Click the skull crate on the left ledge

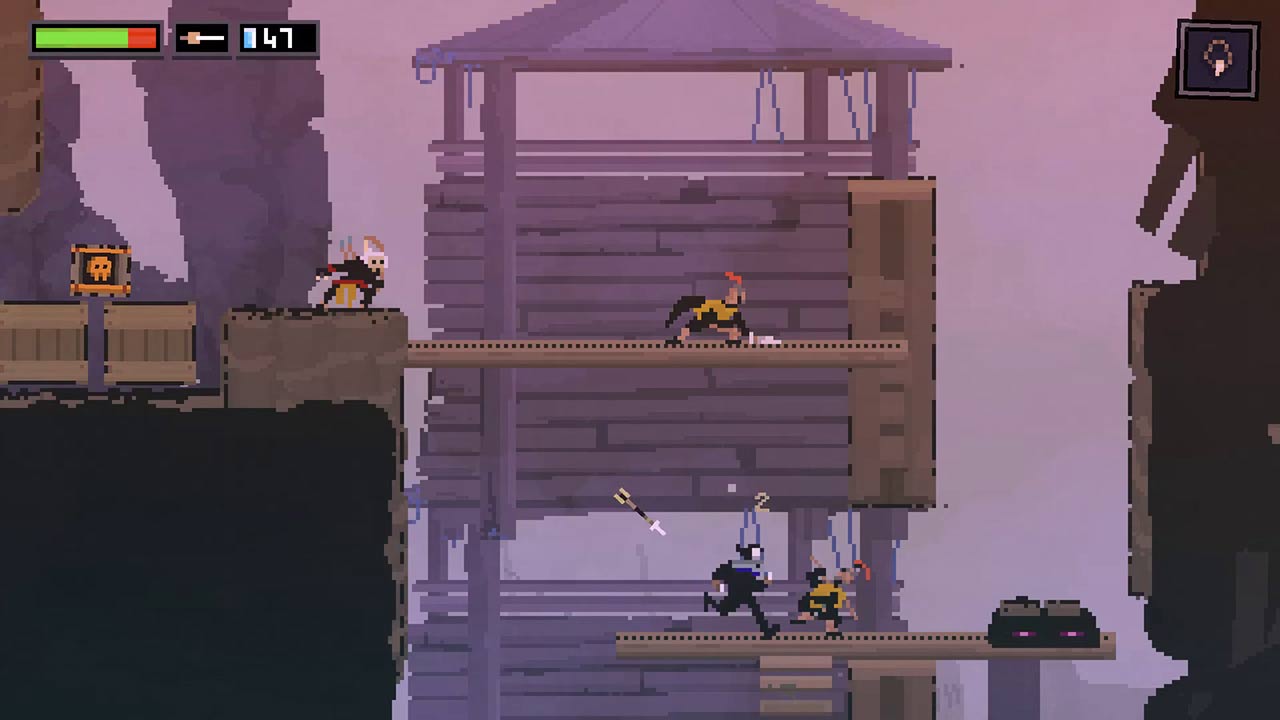point(97,267)
